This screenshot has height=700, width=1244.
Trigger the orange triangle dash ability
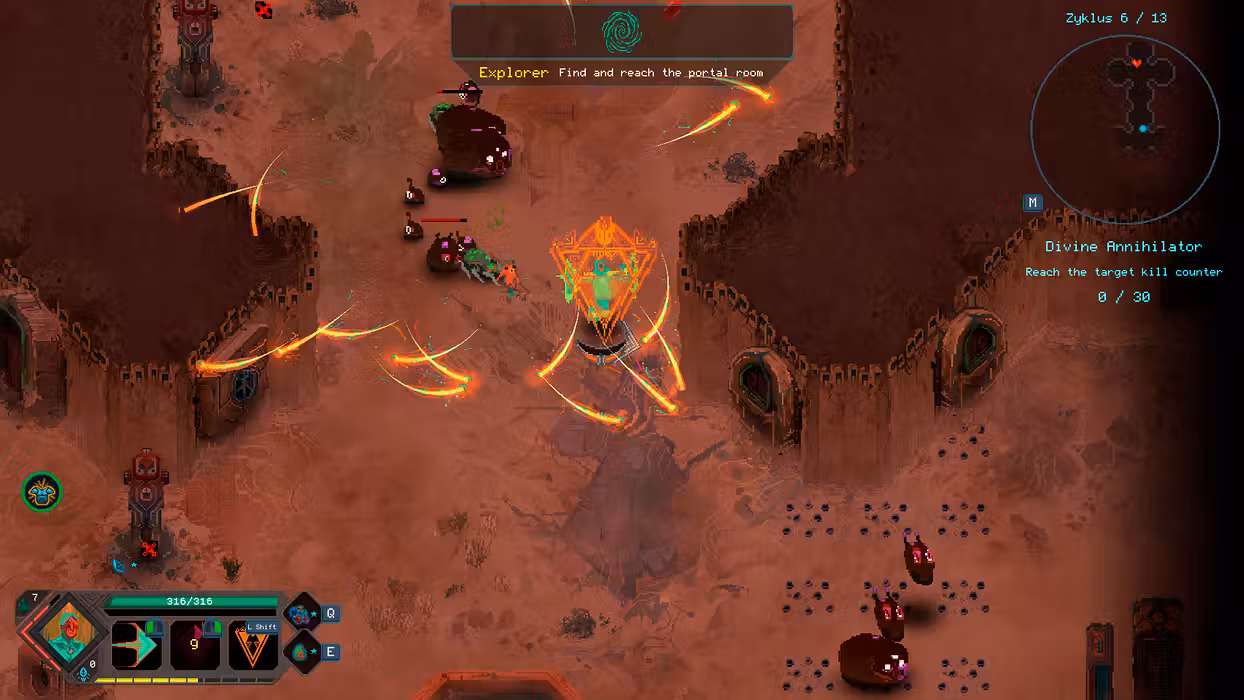(253, 646)
